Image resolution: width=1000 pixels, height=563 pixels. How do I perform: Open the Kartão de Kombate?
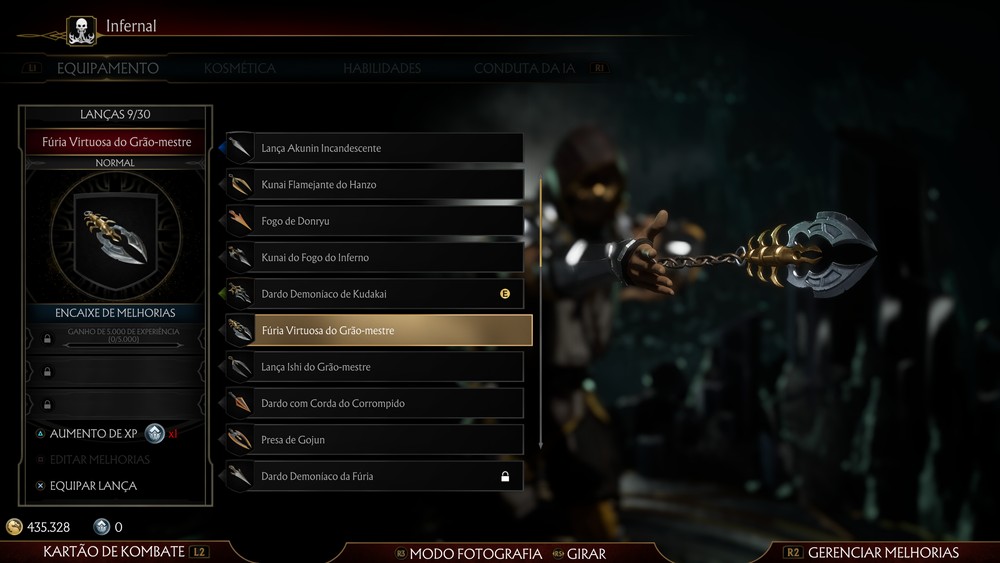tap(114, 552)
